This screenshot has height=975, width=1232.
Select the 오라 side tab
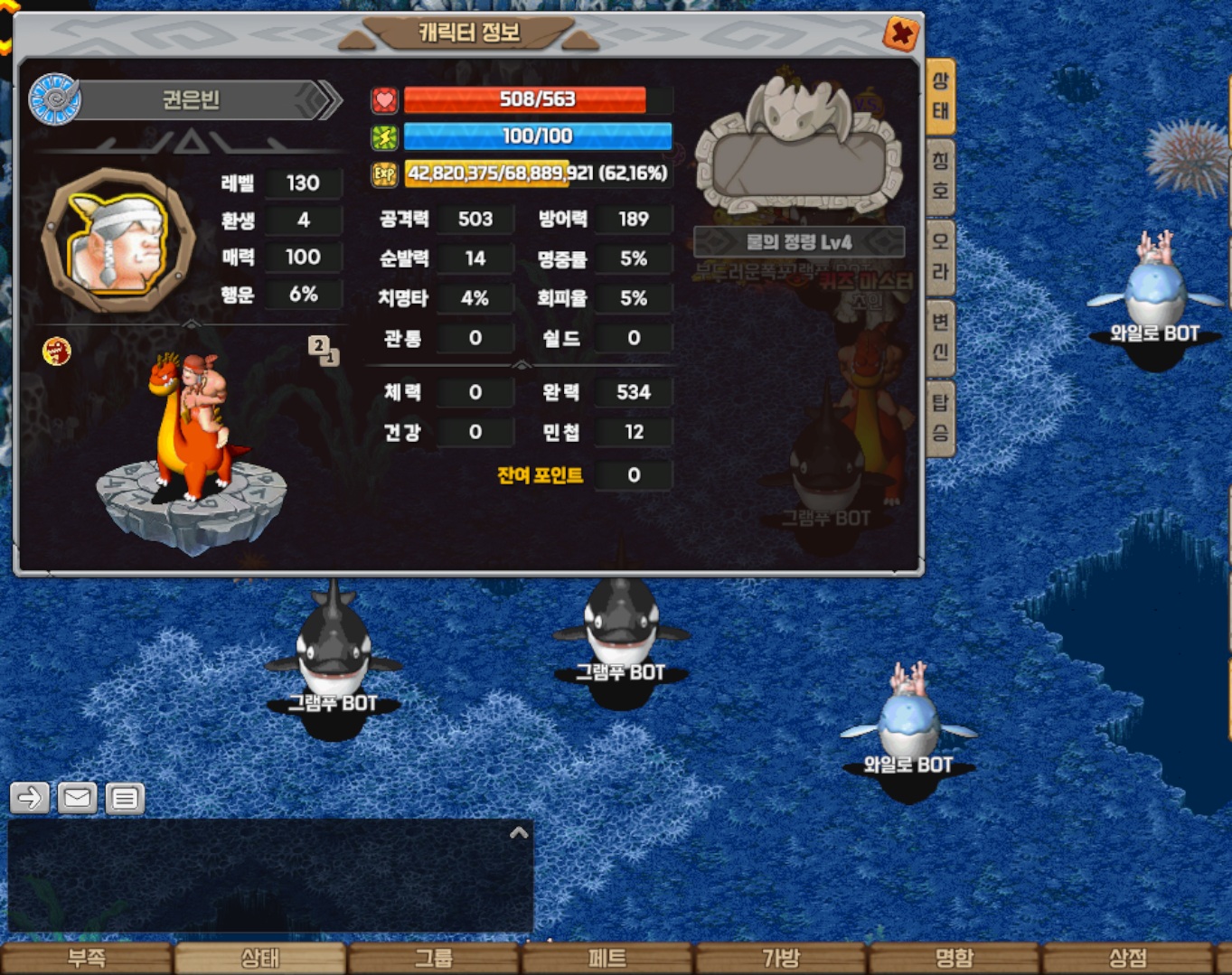click(940, 256)
